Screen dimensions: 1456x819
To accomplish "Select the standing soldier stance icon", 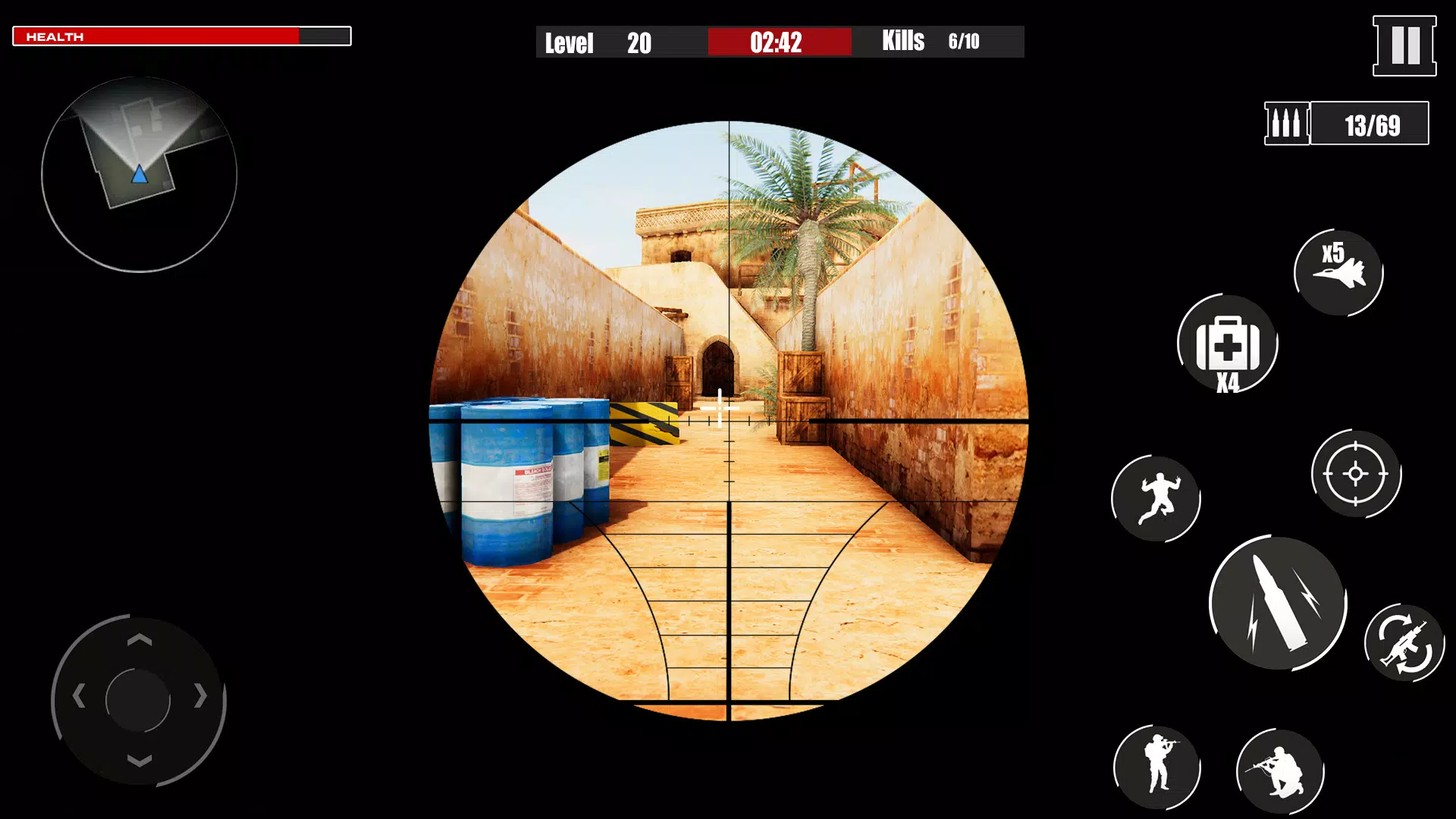I will pos(1157,766).
